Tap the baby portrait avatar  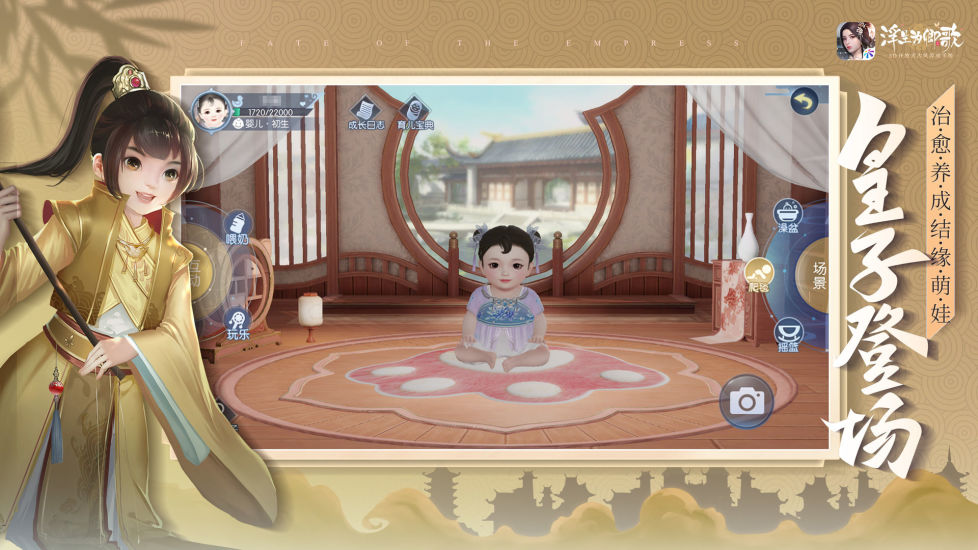[209, 109]
